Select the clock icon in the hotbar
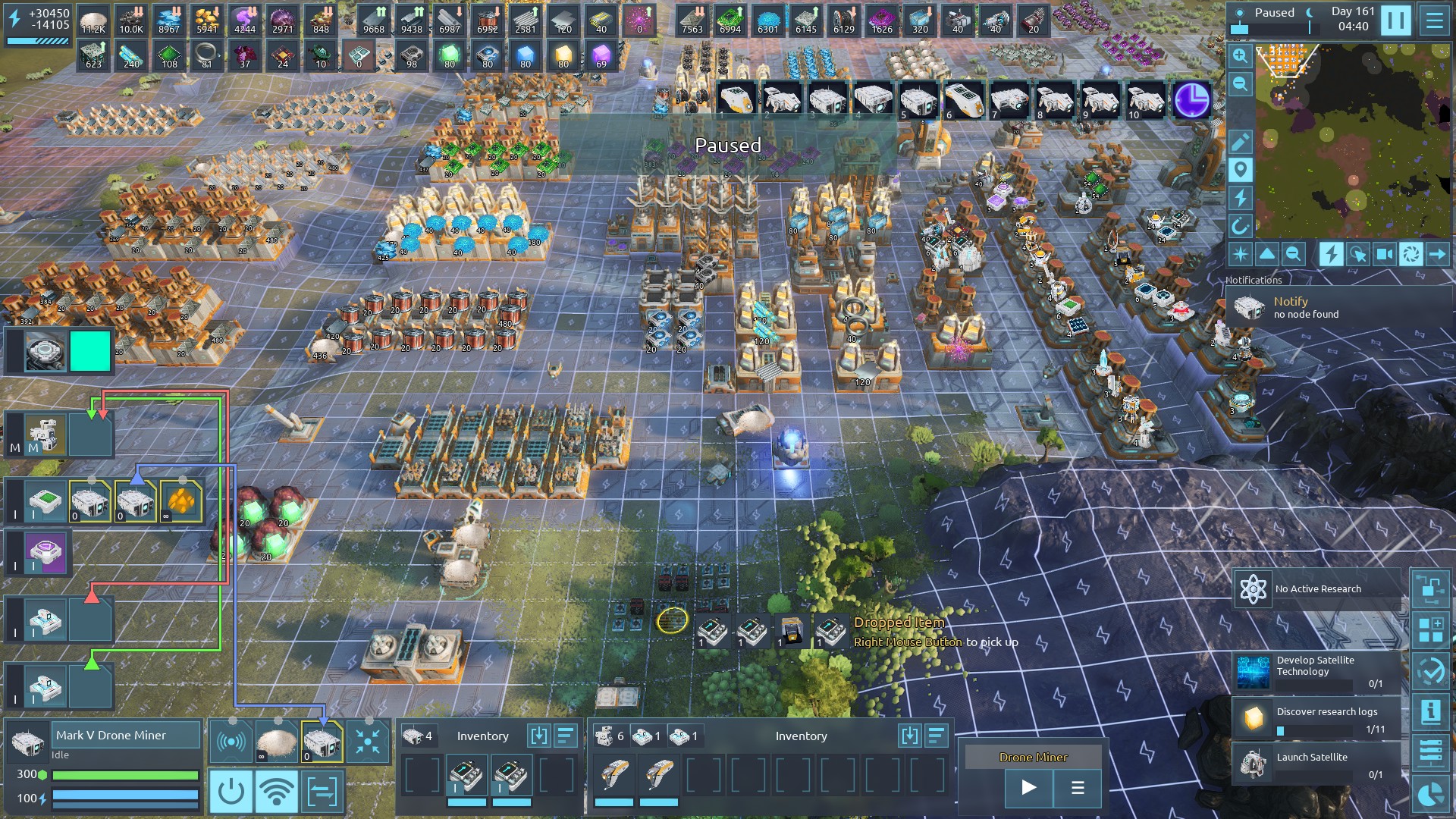The height and width of the screenshot is (819, 1456). coord(1191,100)
